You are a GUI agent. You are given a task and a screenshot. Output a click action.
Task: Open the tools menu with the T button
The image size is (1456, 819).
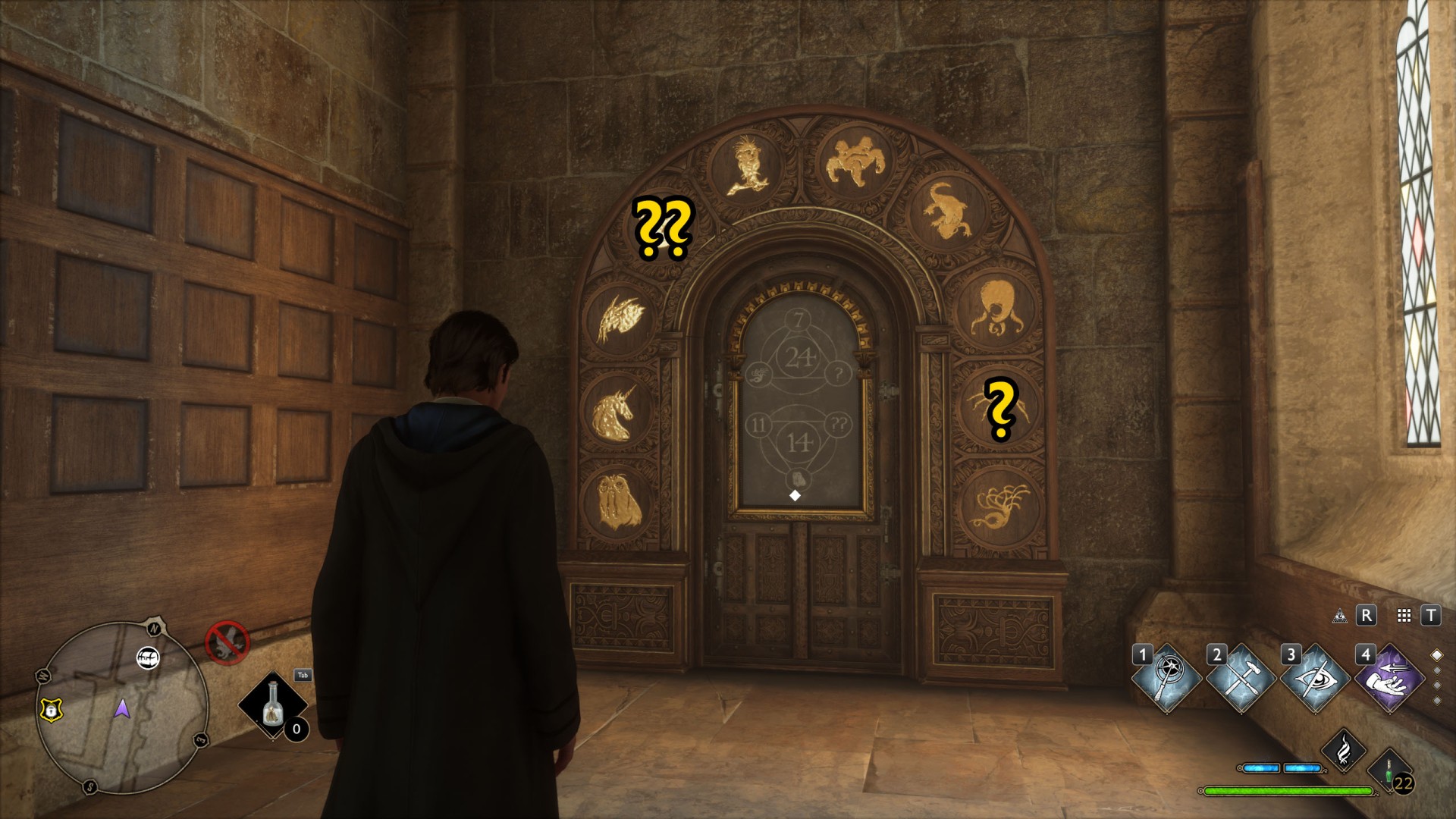1431,616
